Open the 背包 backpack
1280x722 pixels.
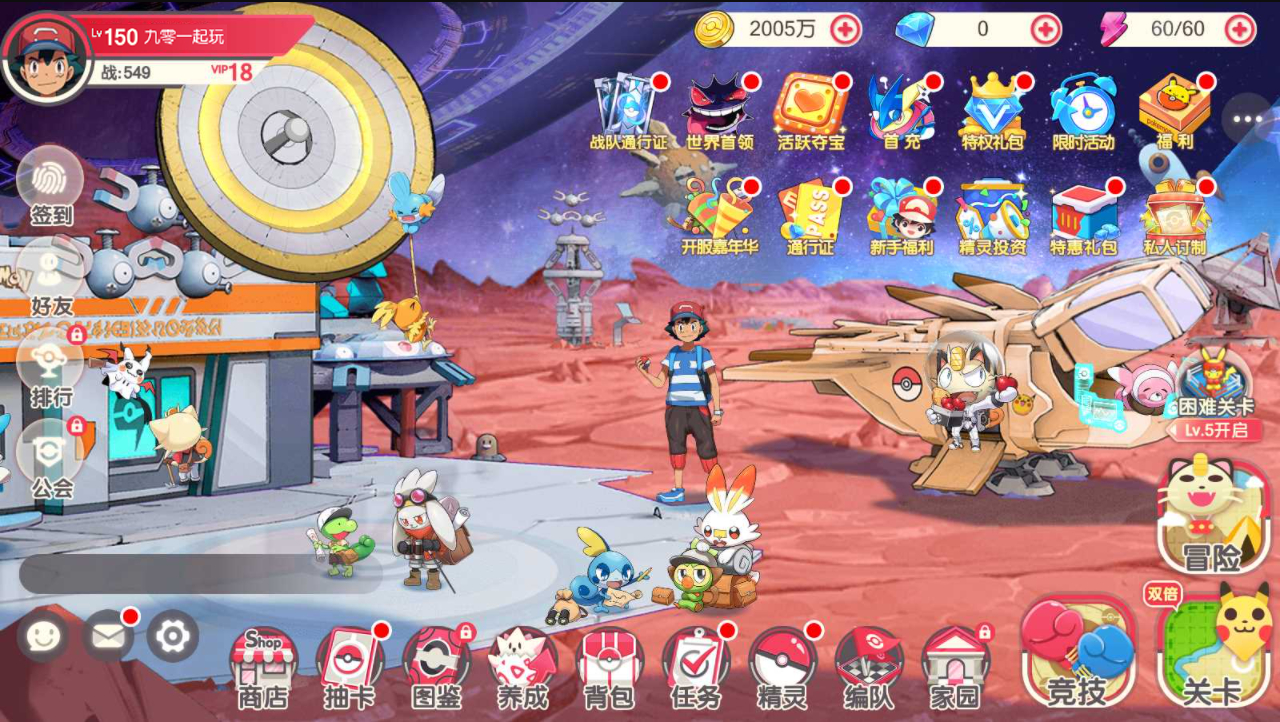(x=609, y=665)
